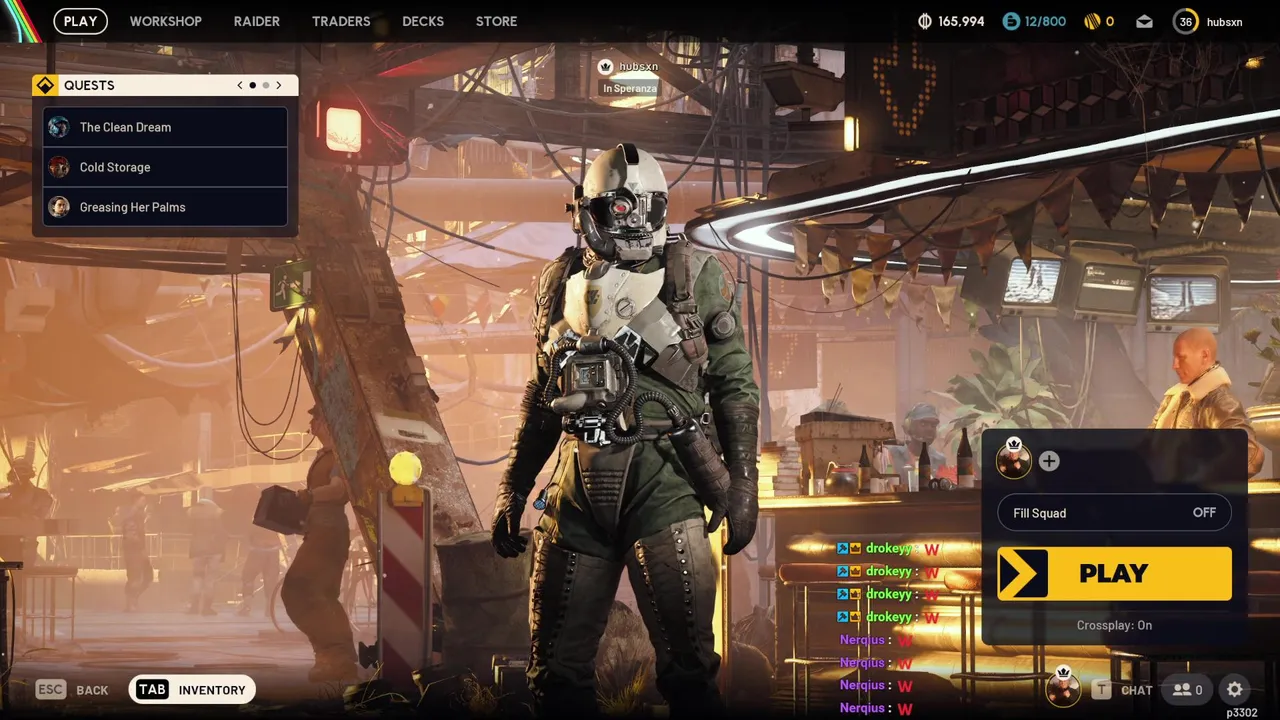Open the hubsxn player profile
This screenshot has width=1280, height=720.
click(1210, 21)
